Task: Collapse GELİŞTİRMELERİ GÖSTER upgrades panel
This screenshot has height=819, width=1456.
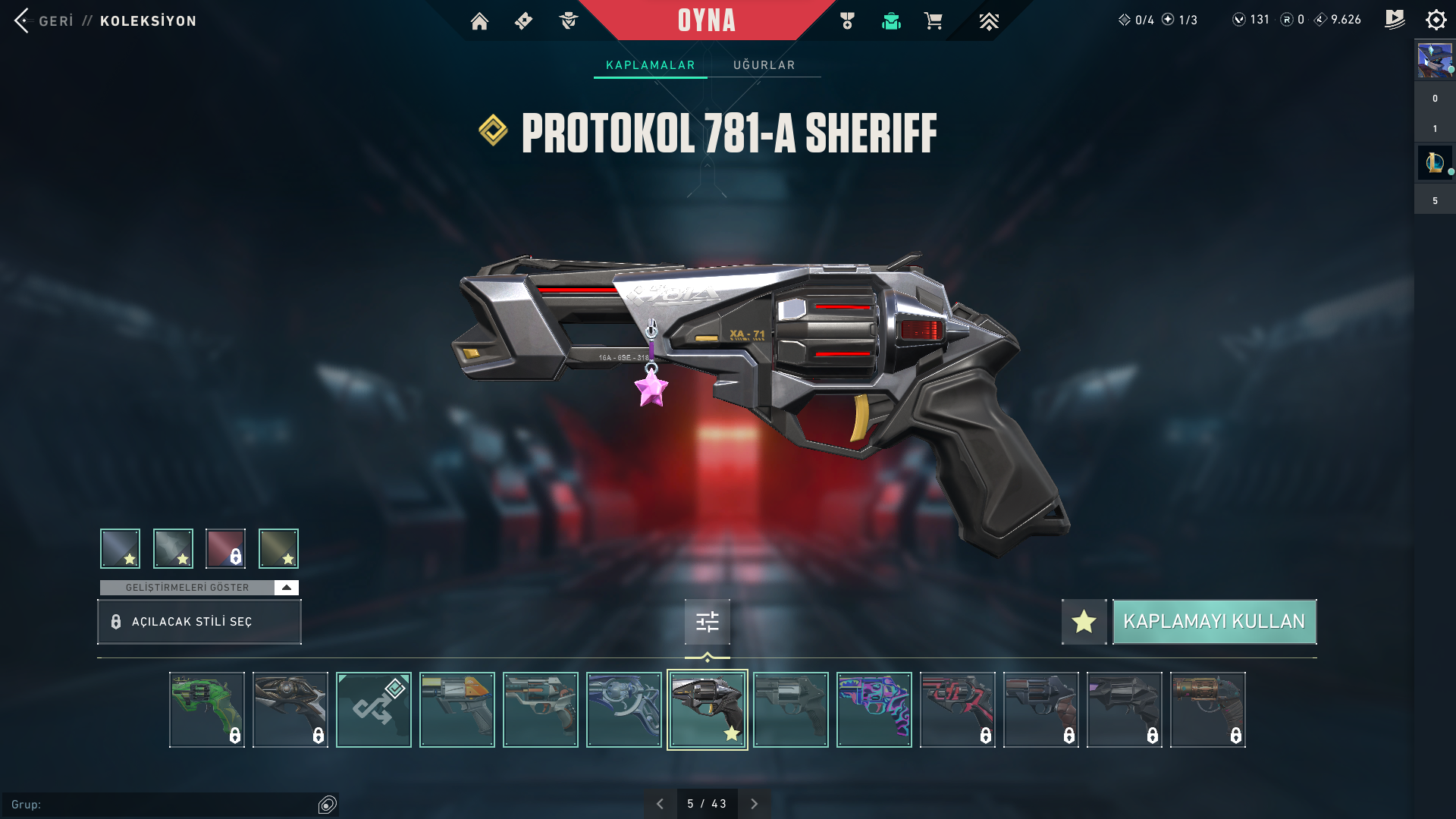Action: pyautogui.click(x=286, y=588)
